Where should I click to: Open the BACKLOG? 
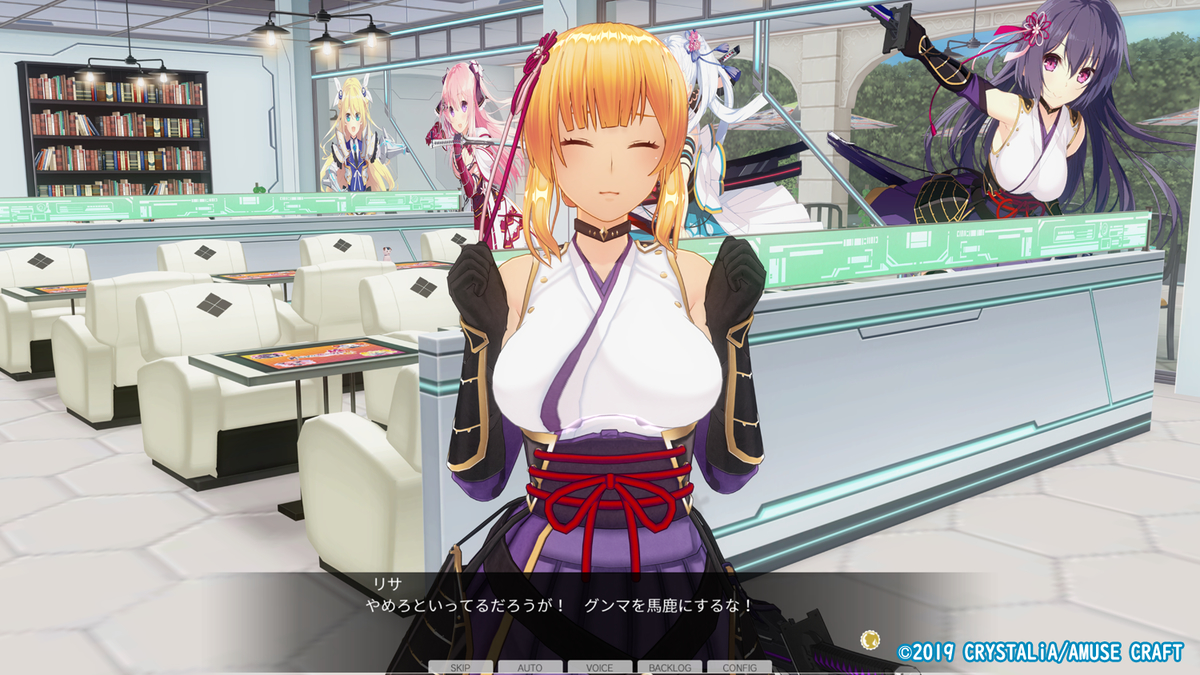pos(669,667)
